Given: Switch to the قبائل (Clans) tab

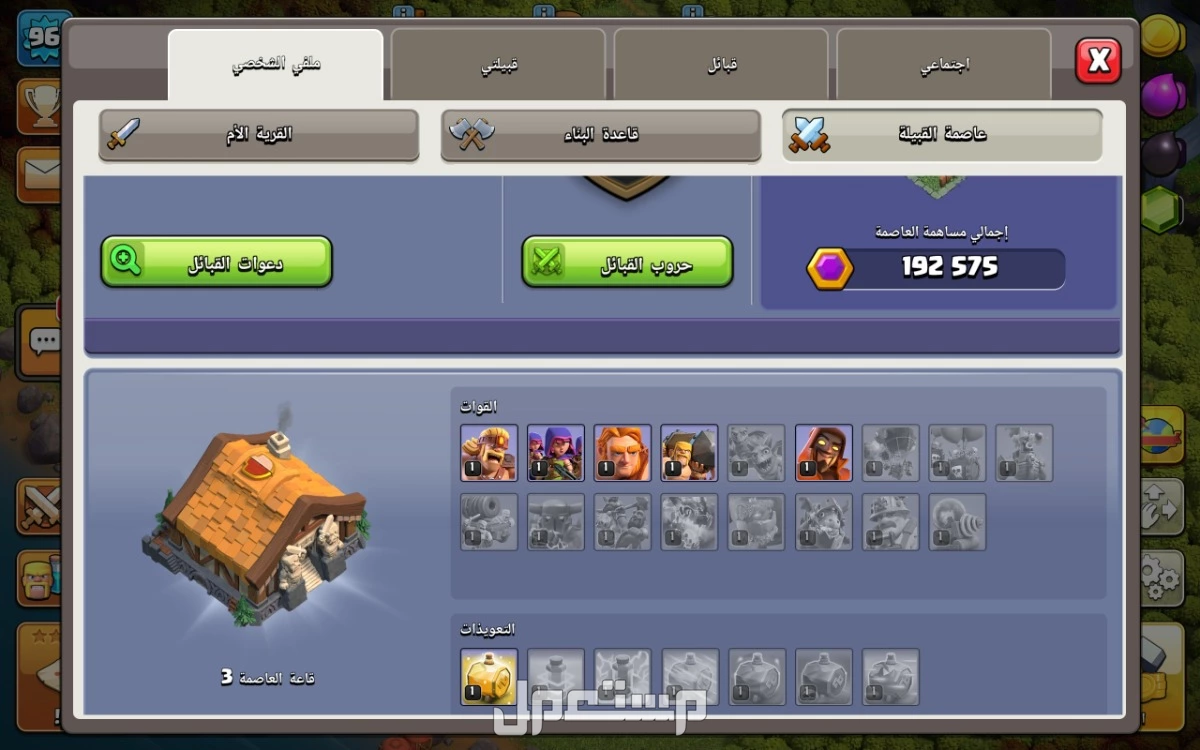Looking at the screenshot, I should pyautogui.click(x=721, y=65).
